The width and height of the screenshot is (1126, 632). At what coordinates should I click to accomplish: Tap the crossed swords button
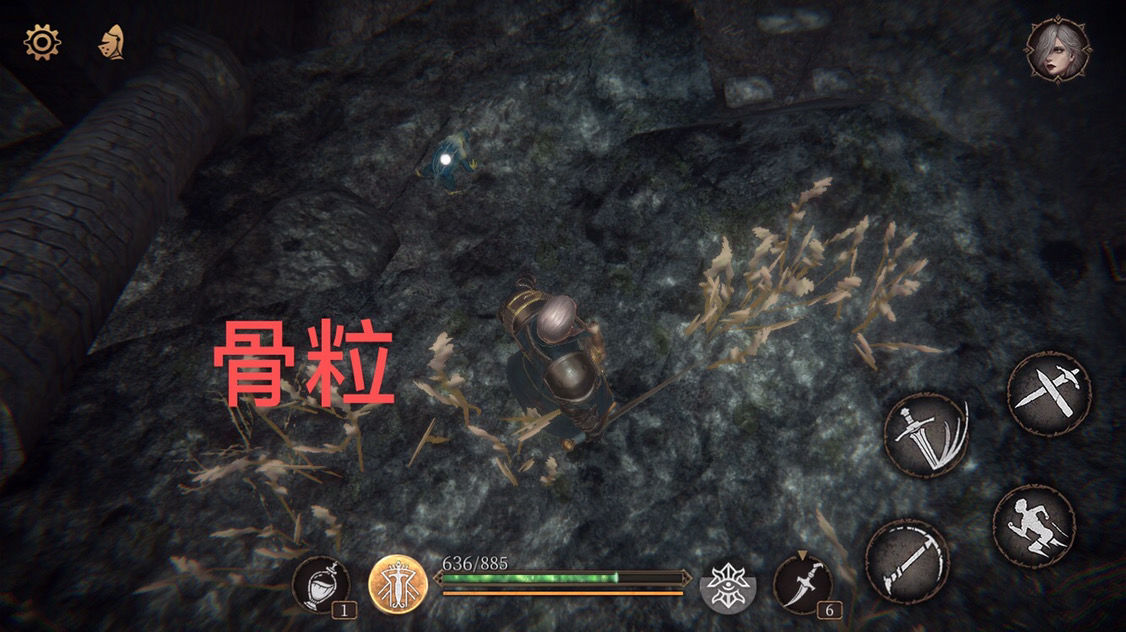point(1048,393)
